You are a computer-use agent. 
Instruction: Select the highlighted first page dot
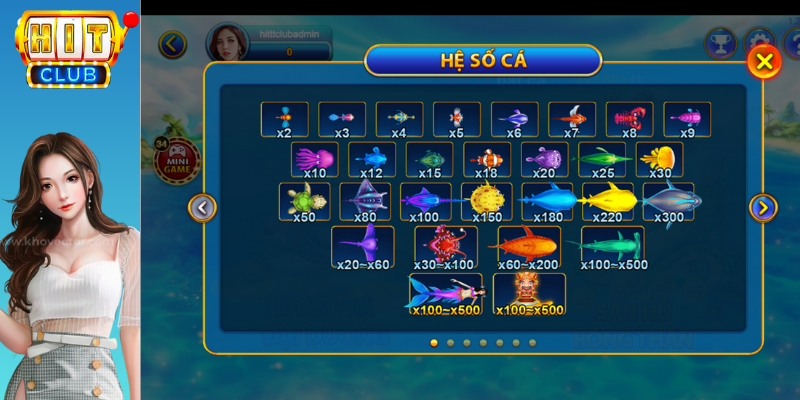point(434,342)
